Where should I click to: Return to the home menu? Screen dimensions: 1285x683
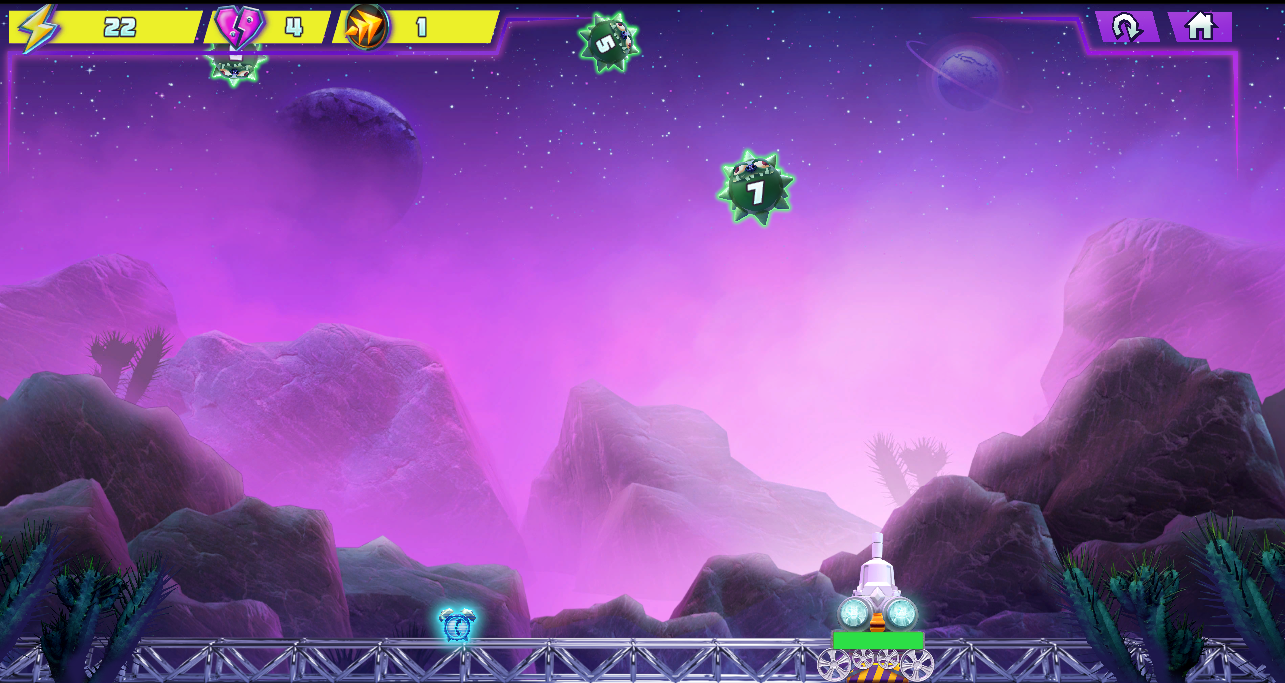[x=1199, y=27]
